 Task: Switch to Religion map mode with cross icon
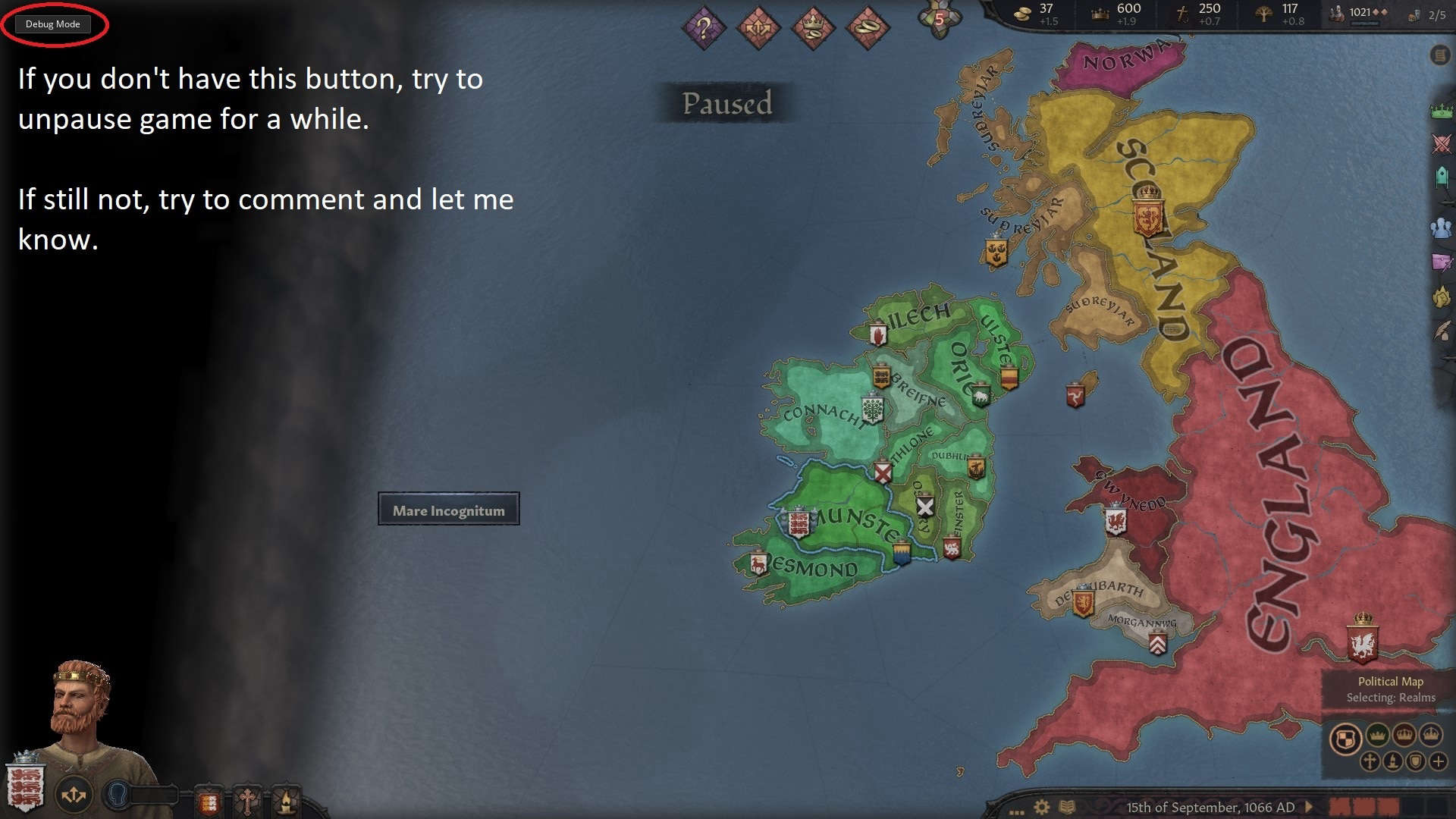pyautogui.click(x=1370, y=761)
